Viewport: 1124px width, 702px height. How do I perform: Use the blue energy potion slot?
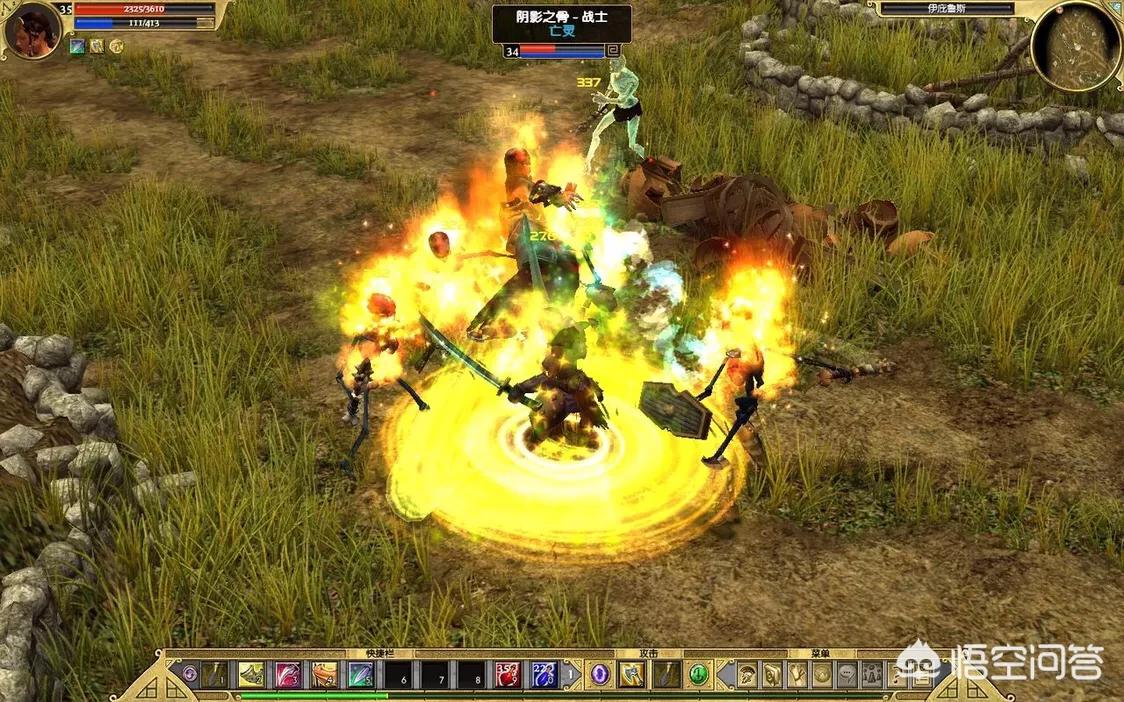click(x=543, y=675)
